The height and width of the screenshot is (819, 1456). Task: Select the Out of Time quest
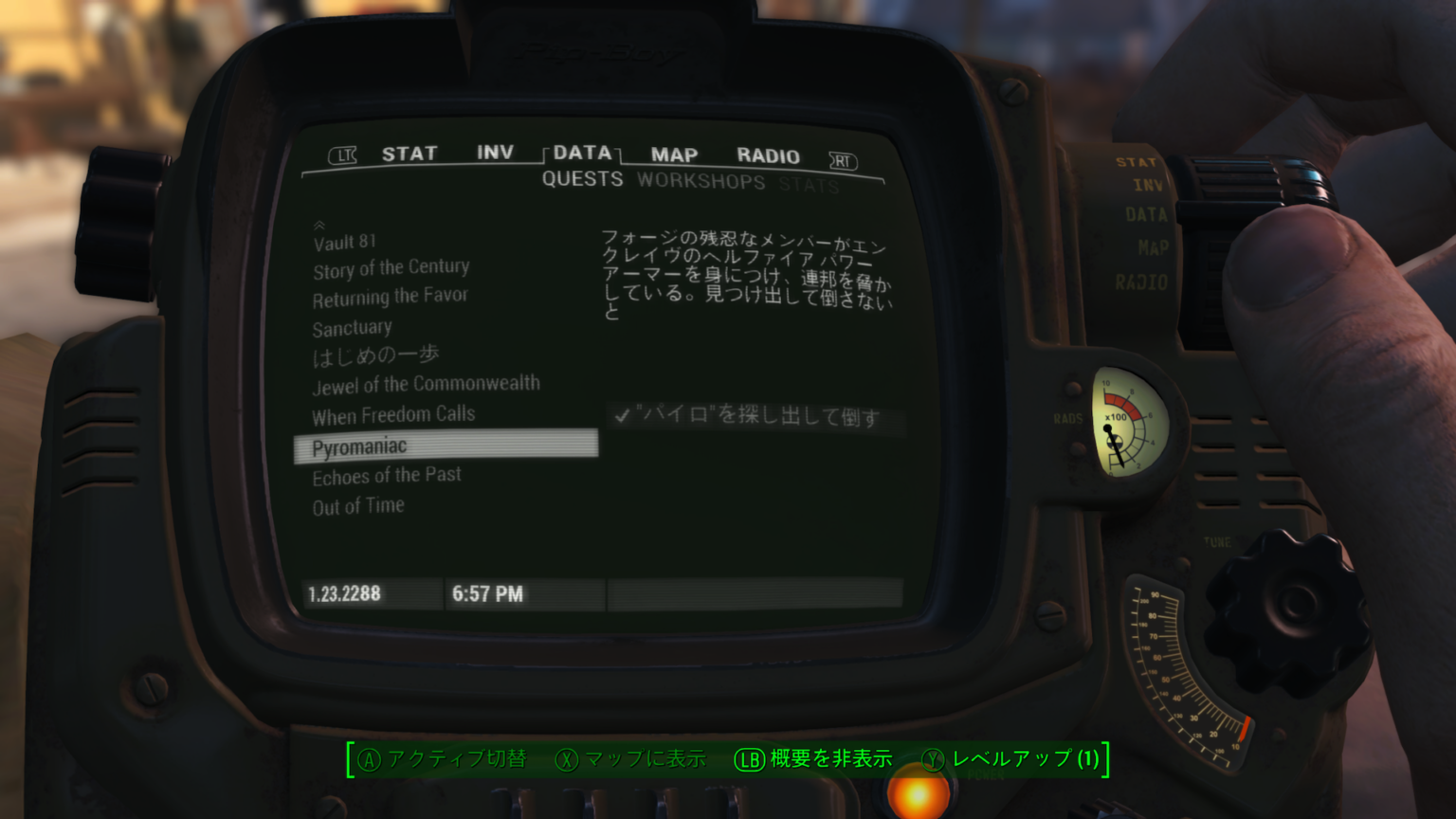(357, 505)
